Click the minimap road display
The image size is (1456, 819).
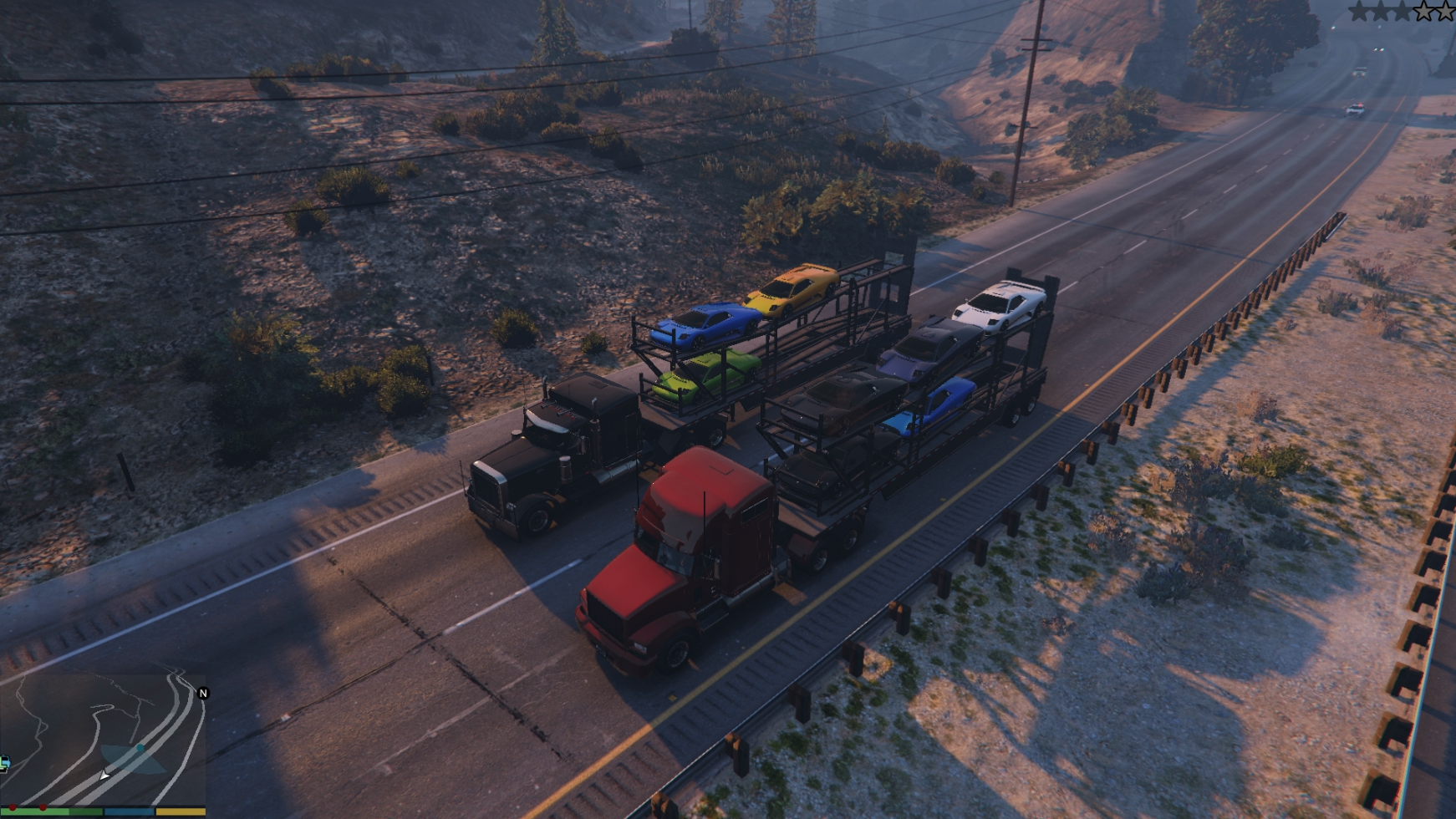pyautogui.click(x=100, y=735)
